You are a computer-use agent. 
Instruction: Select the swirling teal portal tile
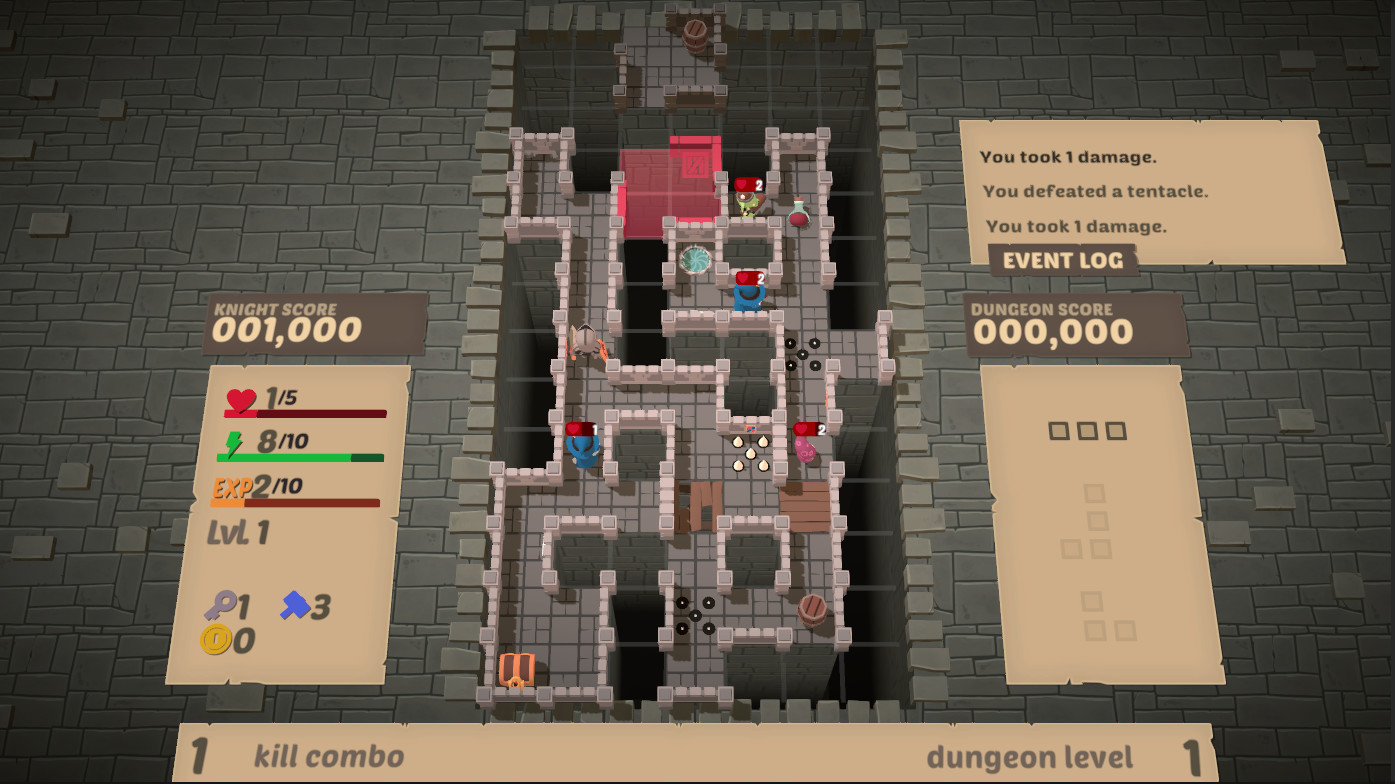click(696, 260)
